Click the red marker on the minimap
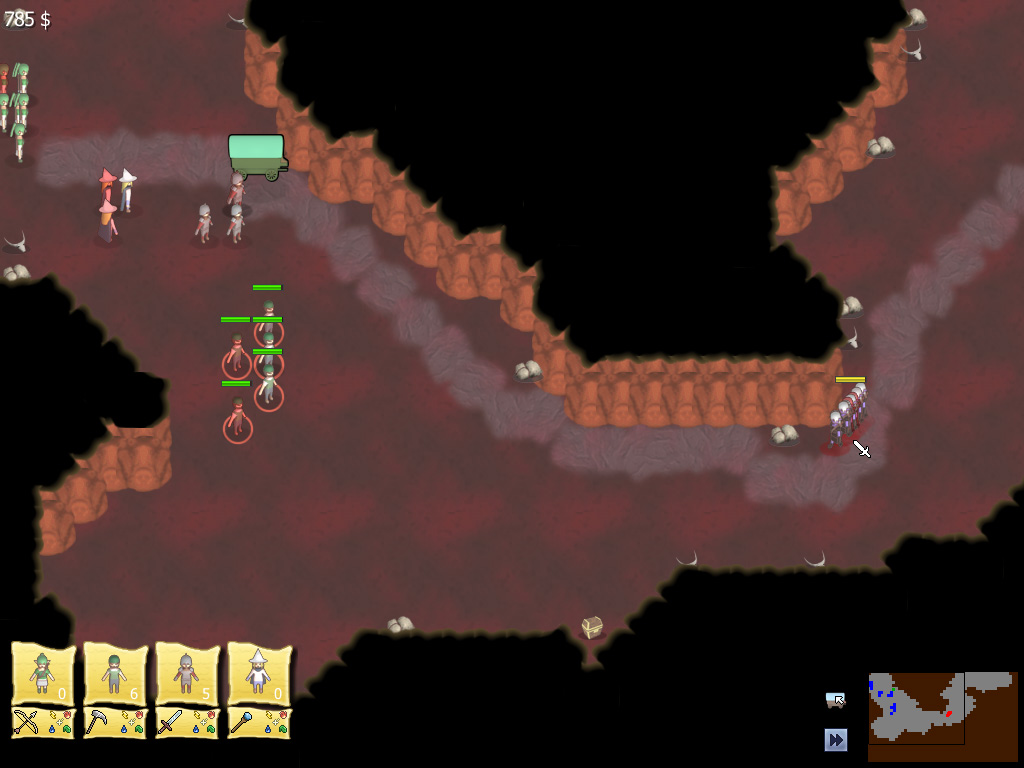 click(947, 714)
